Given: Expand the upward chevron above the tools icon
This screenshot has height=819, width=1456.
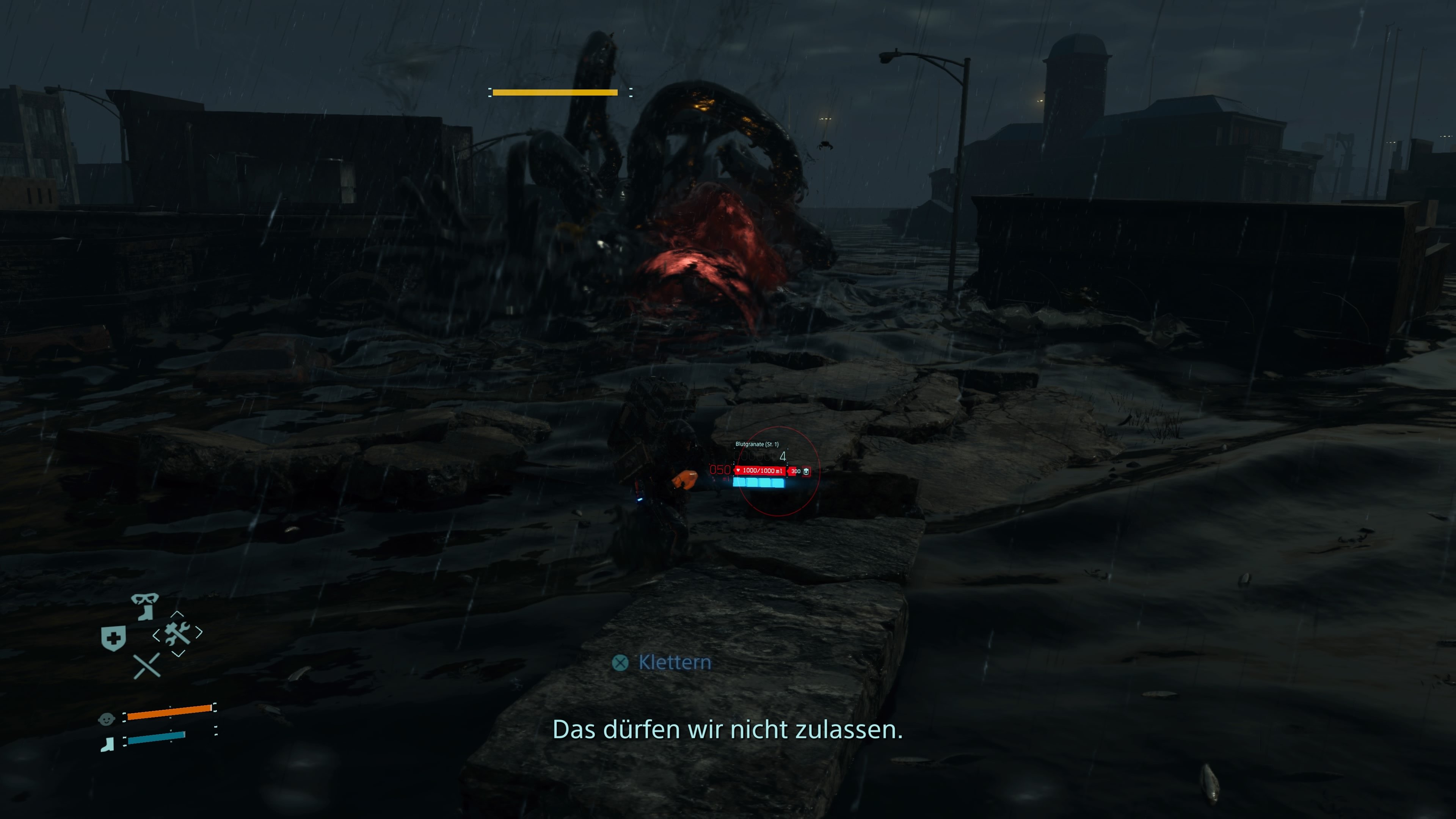Looking at the screenshot, I should tap(177, 614).
